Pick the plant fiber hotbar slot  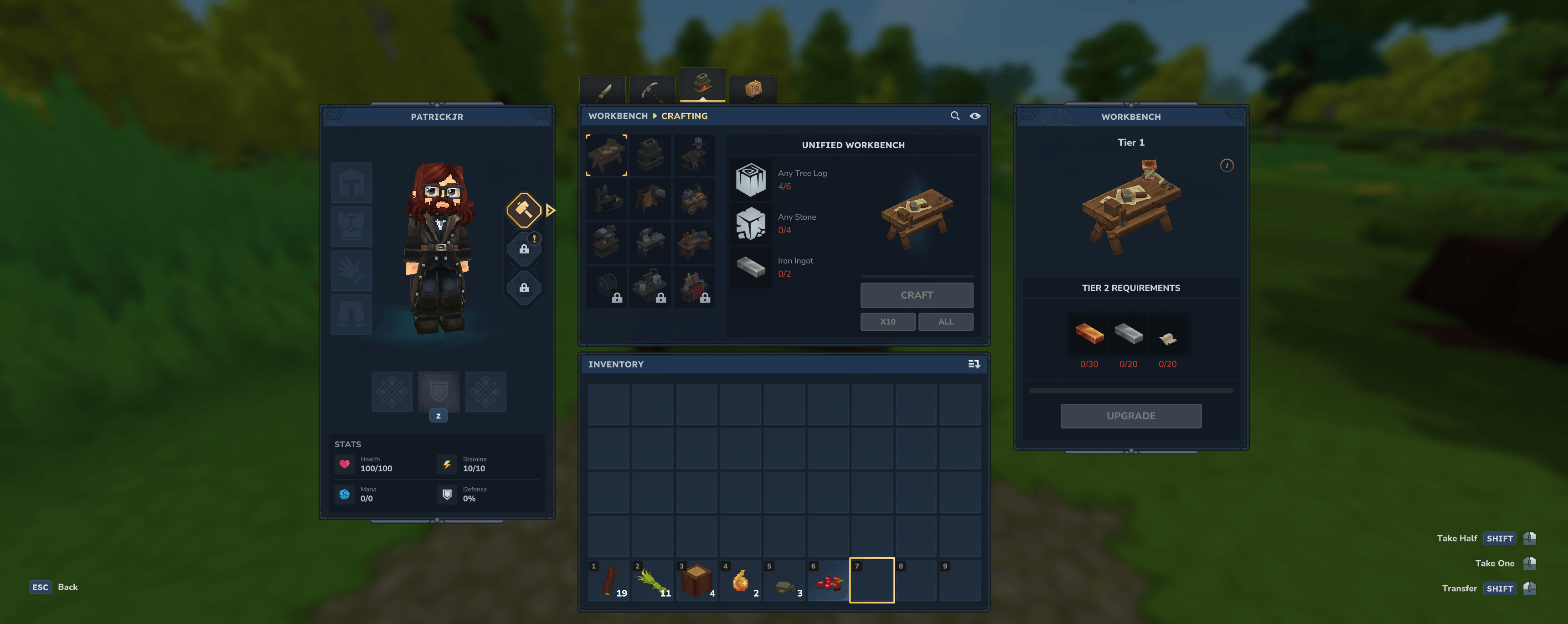(653, 580)
